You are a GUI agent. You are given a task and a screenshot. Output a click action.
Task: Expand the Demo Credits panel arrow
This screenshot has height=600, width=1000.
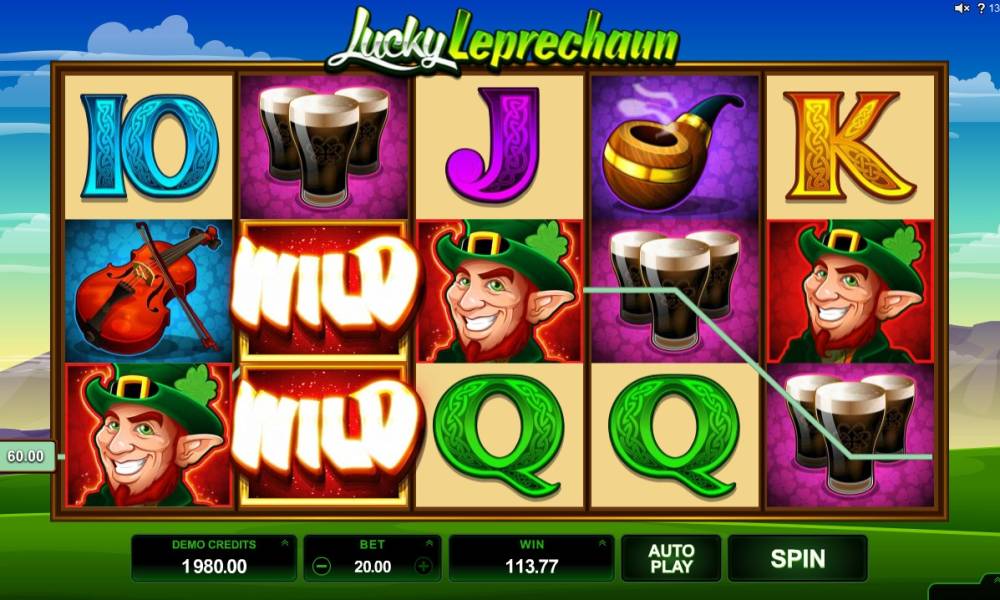(286, 545)
